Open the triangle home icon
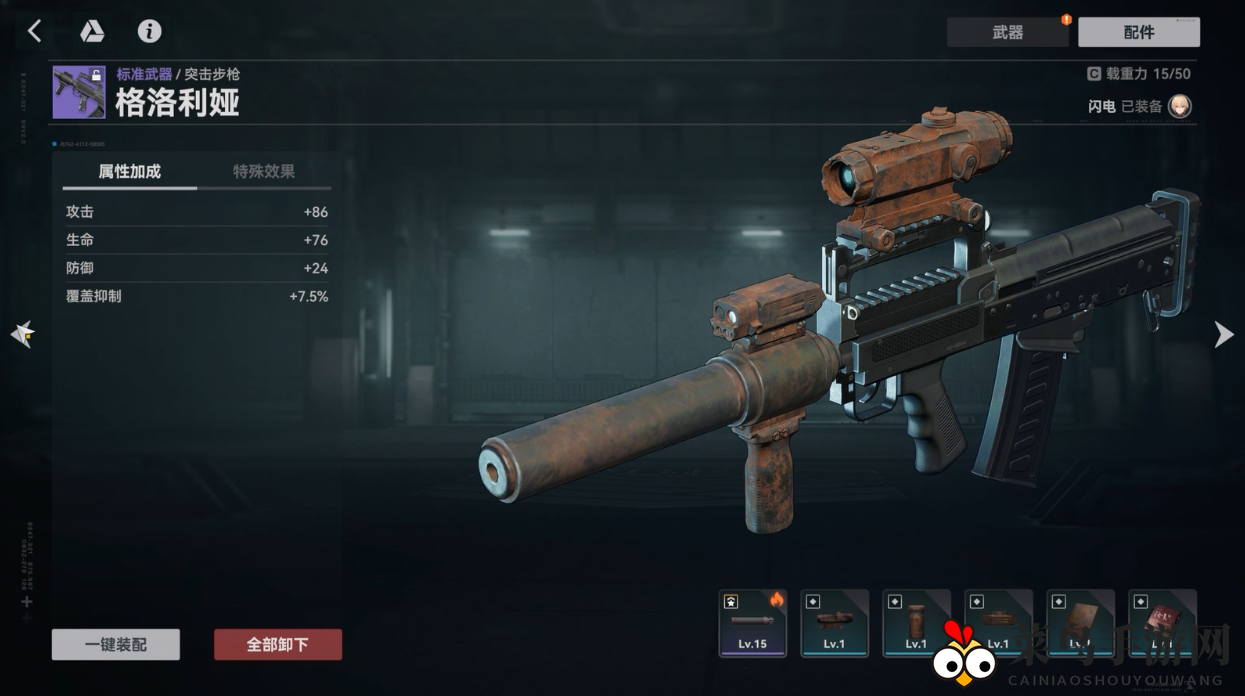Screen dimensions: 1245x696 click(x=92, y=31)
